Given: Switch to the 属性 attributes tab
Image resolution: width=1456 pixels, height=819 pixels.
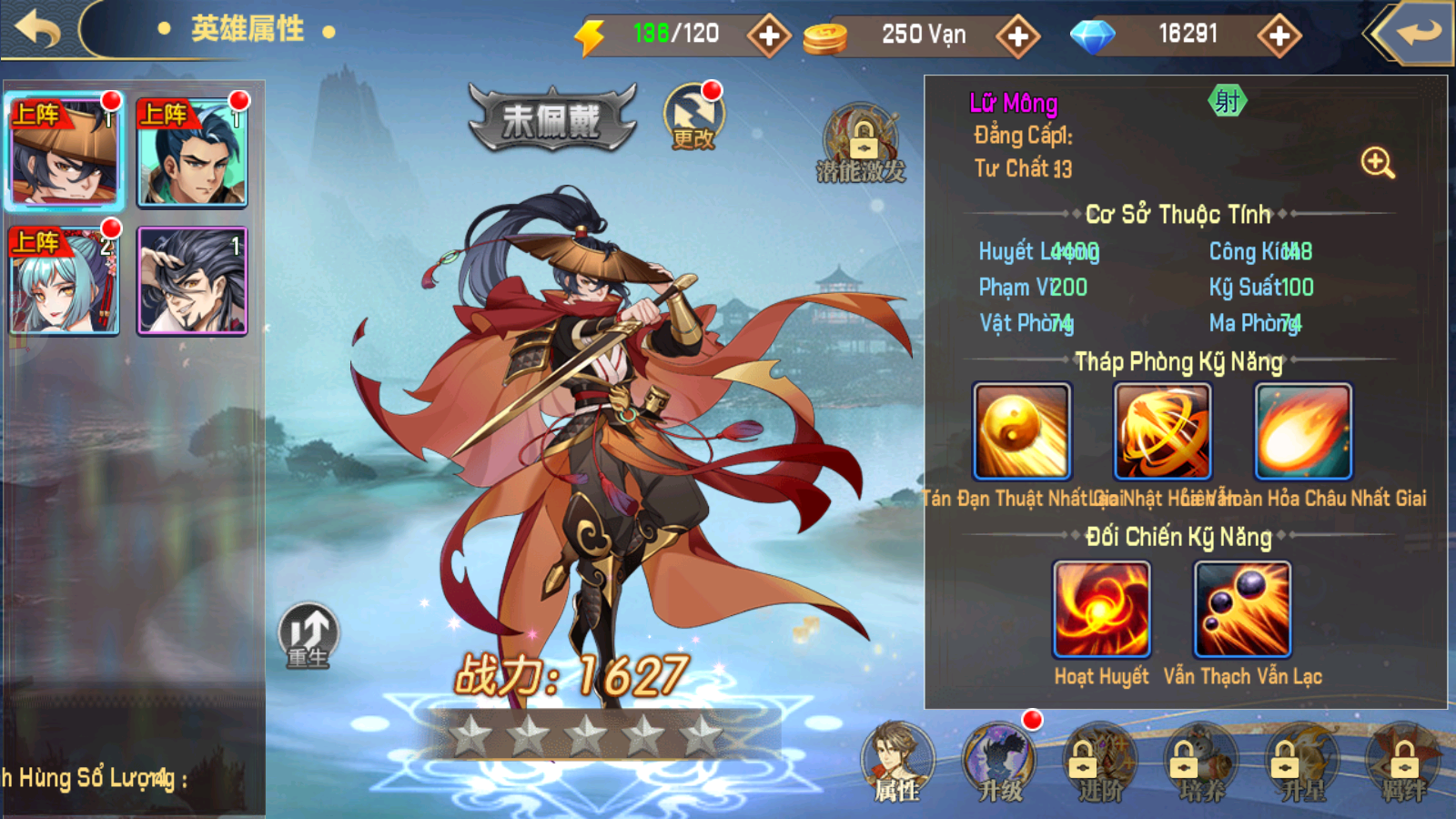Looking at the screenshot, I should point(897,763).
